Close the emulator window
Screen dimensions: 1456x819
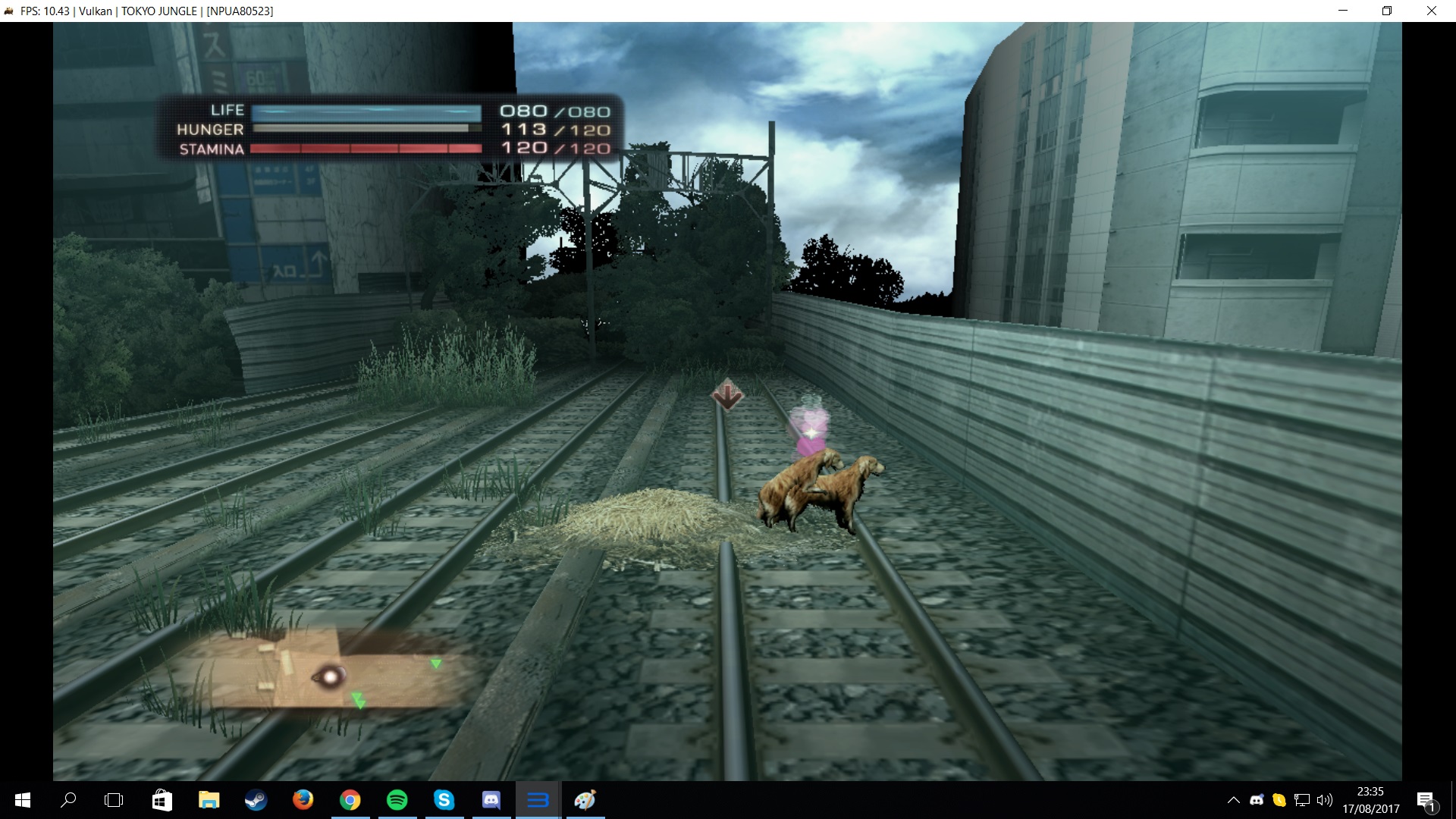coord(1431,11)
